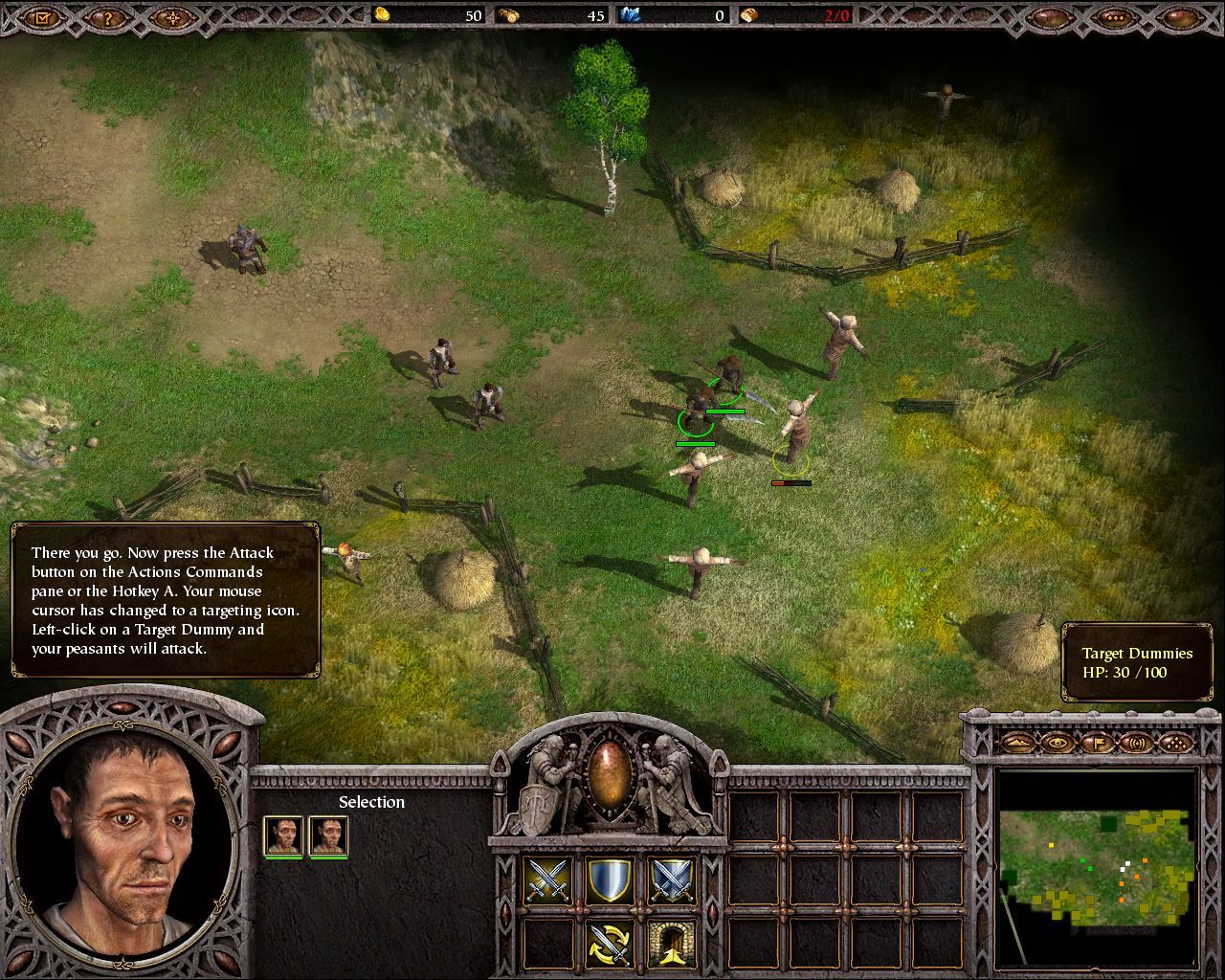
Task: Activate the Attack crossed swords command
Action: point(548,880)
